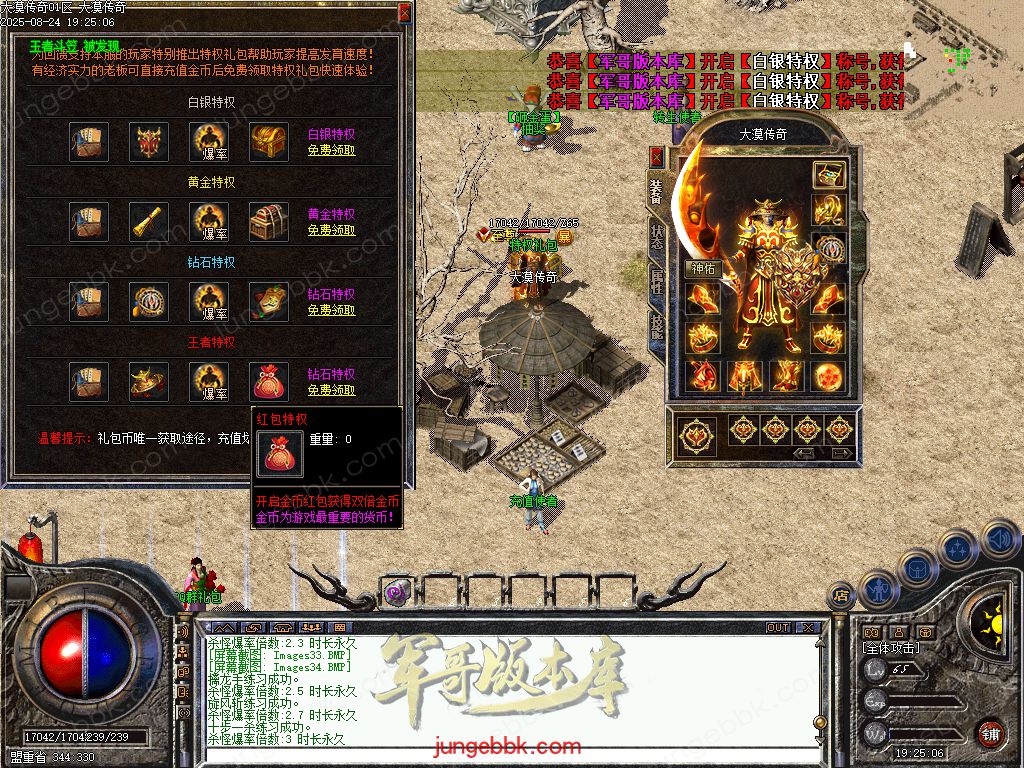
Task: Open the character figure round button
Action: 880,588
